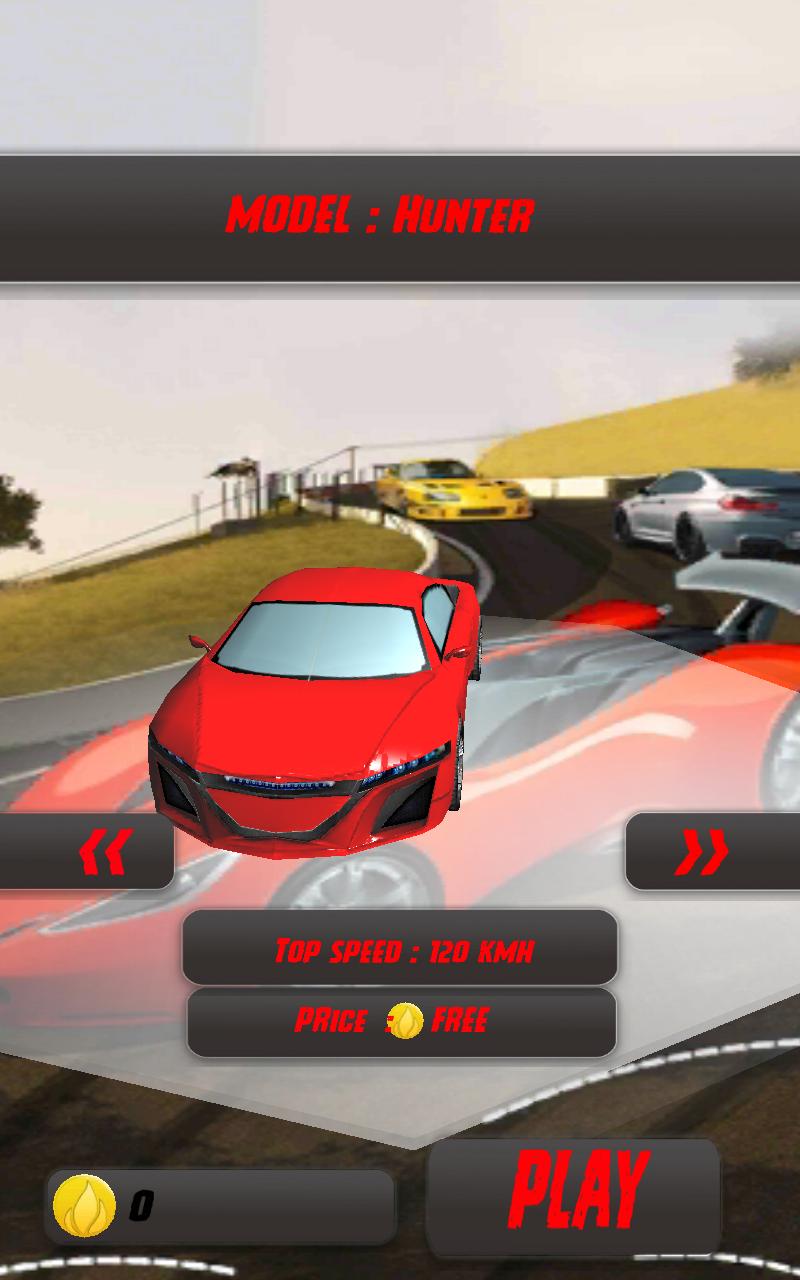This screenshot has width=800, height=1280.
Task: Start the race with the PLAY button
Action: click(575, 1194)
